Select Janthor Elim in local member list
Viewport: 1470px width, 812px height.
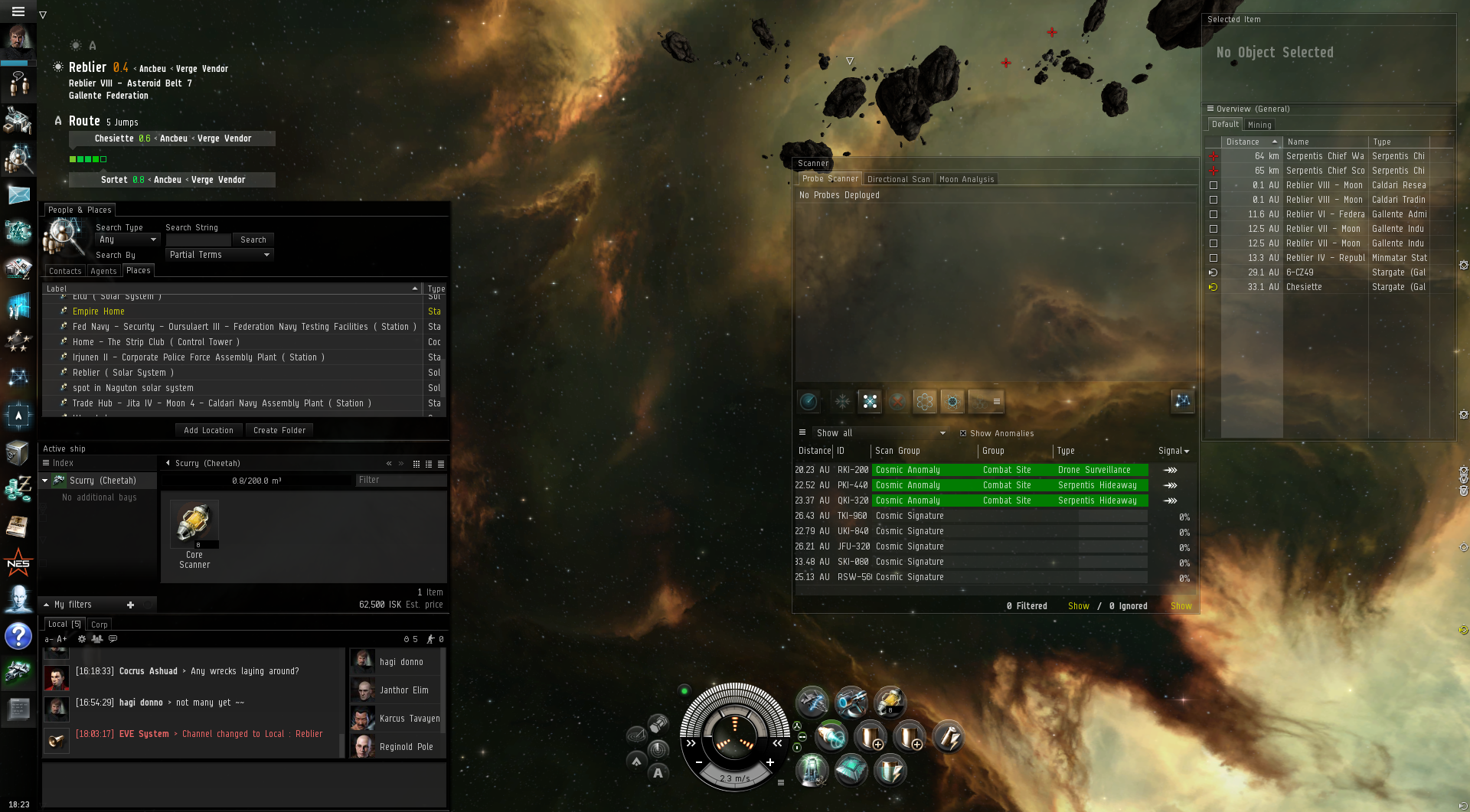(403, 690)
